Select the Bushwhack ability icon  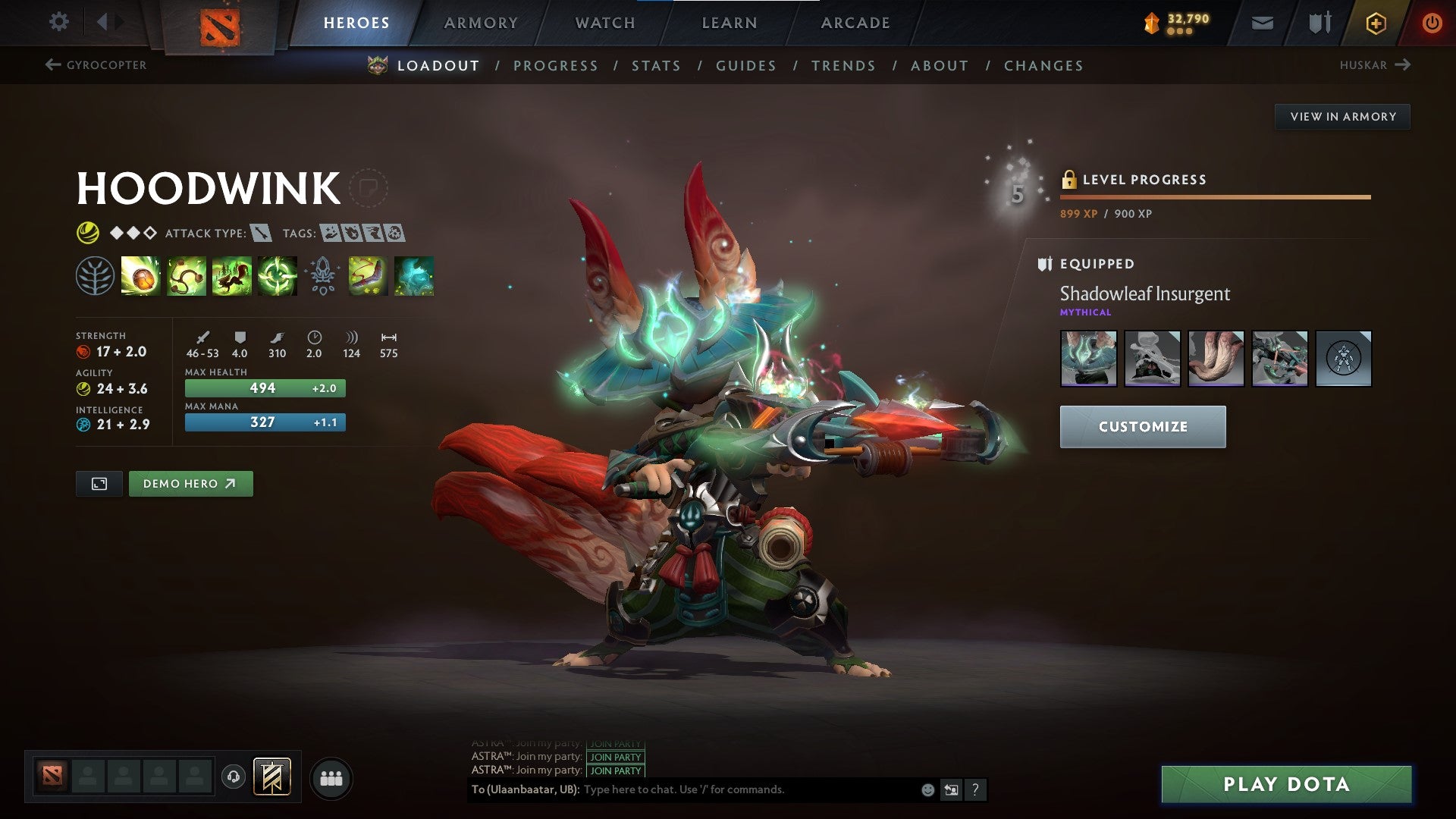pos(185,276)
